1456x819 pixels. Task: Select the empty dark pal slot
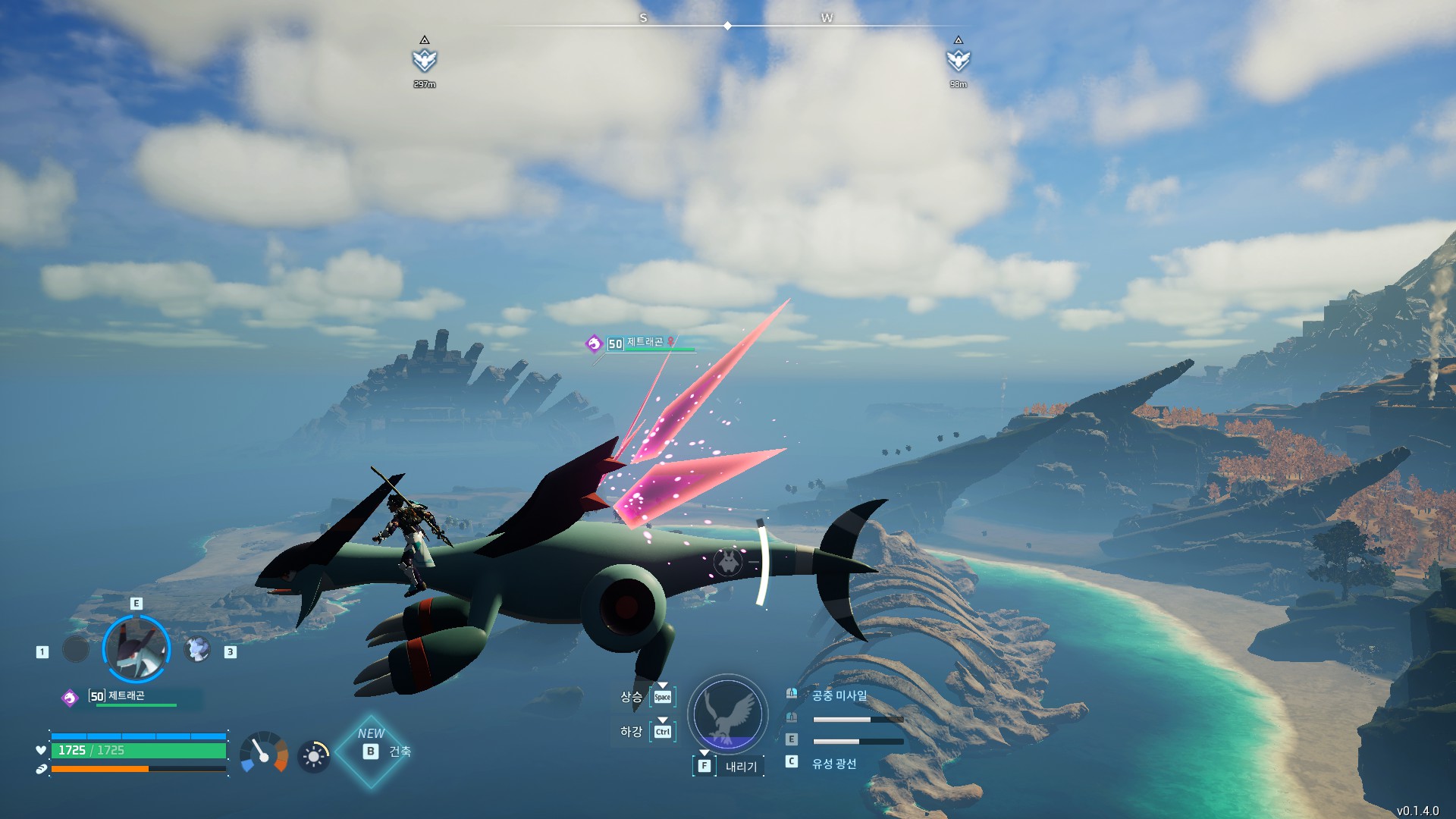click(x=76, y=649)
